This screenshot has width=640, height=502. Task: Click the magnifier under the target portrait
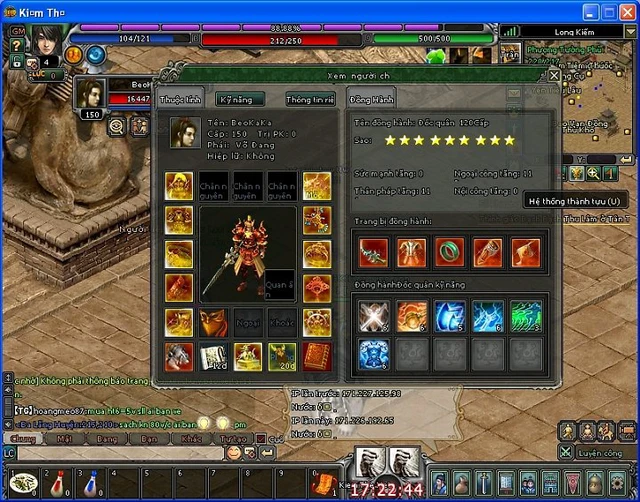pos(116,126)
